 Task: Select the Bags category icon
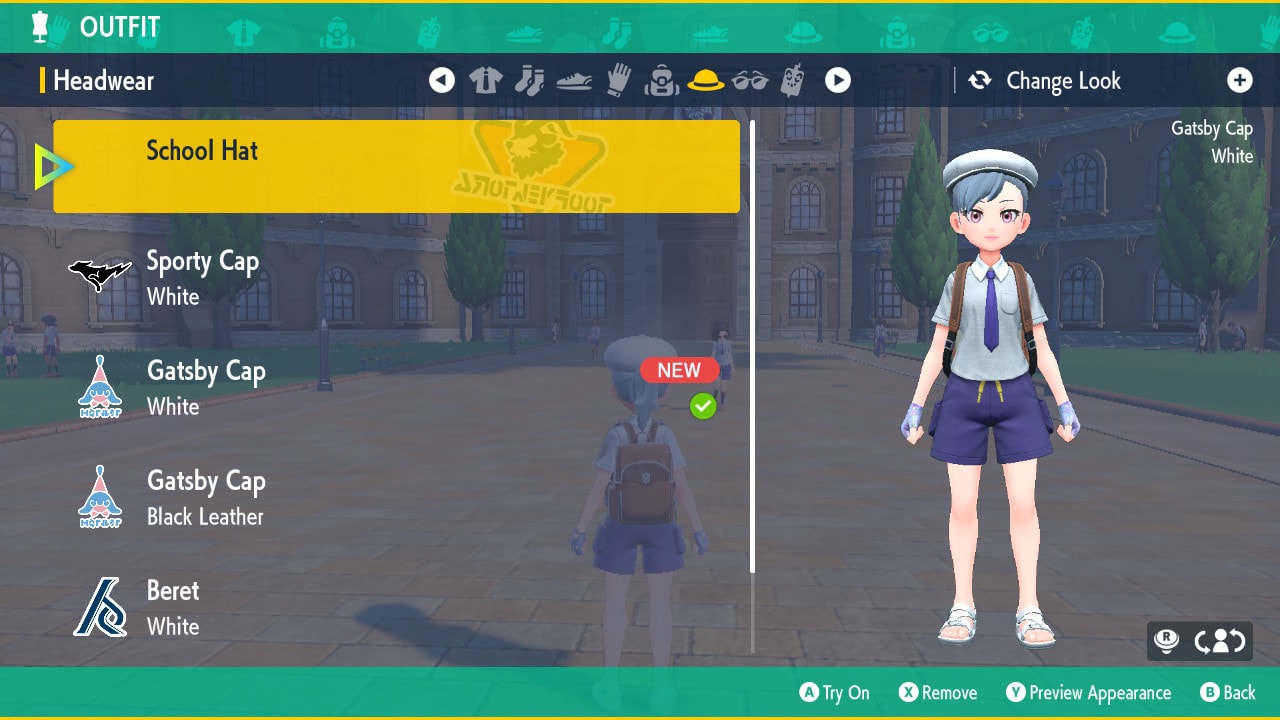click(x=663, y=80)
